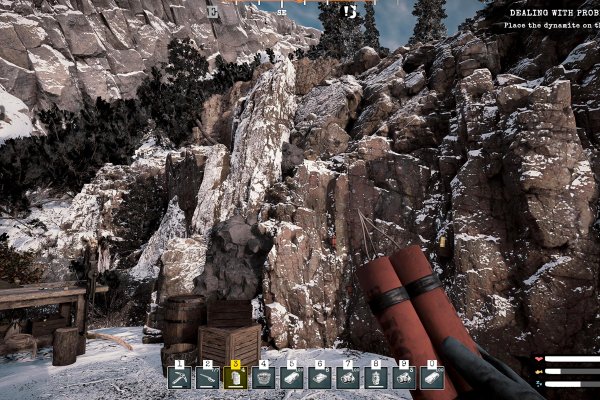The image size is (600, 400).
Task: Select the pickaxe hotbar slot
Action: coord(179,377)
